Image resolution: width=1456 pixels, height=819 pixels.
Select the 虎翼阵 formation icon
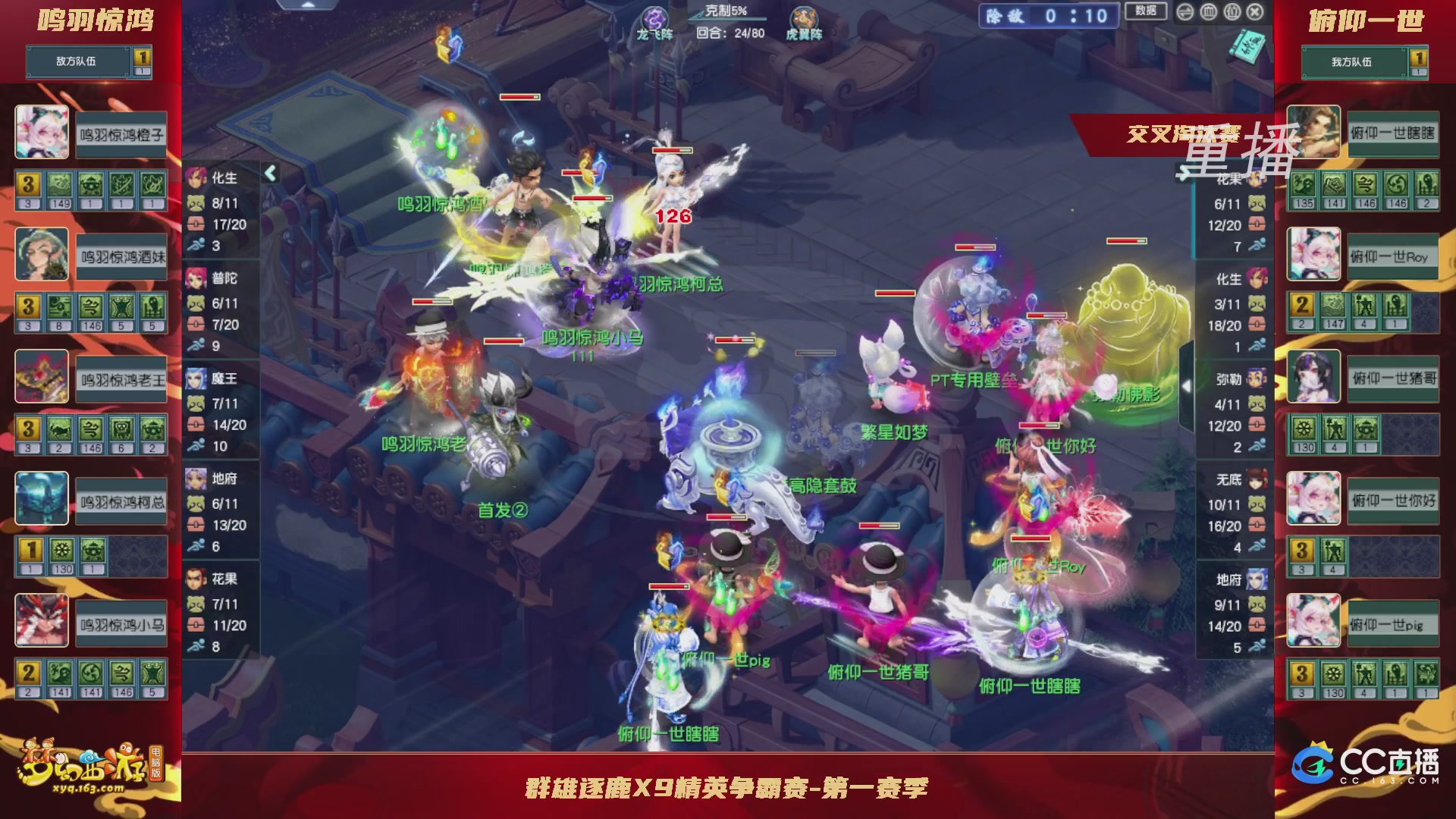point(805,17)
